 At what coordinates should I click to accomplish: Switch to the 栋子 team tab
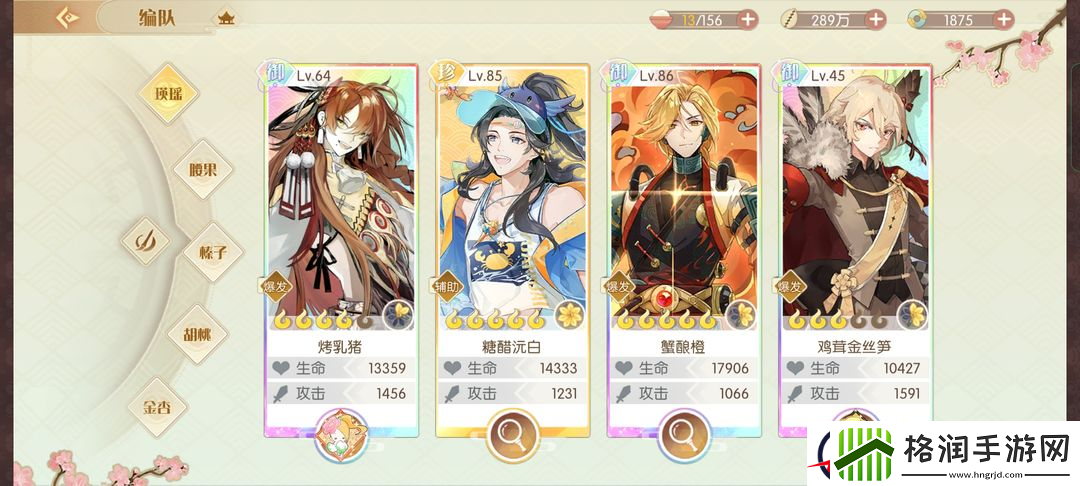coord(215,252)
